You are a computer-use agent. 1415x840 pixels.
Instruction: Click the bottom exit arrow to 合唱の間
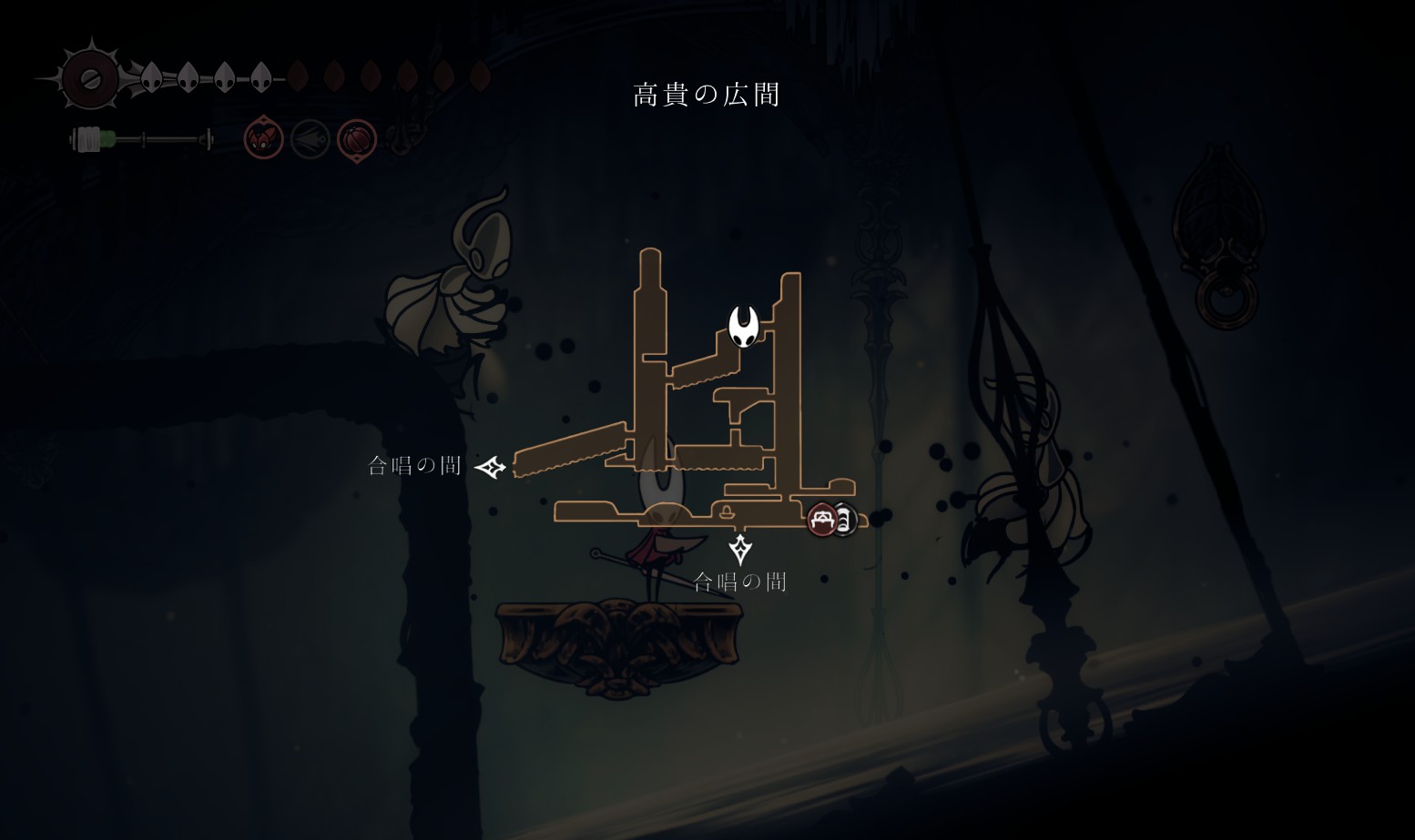coord(740,549)
